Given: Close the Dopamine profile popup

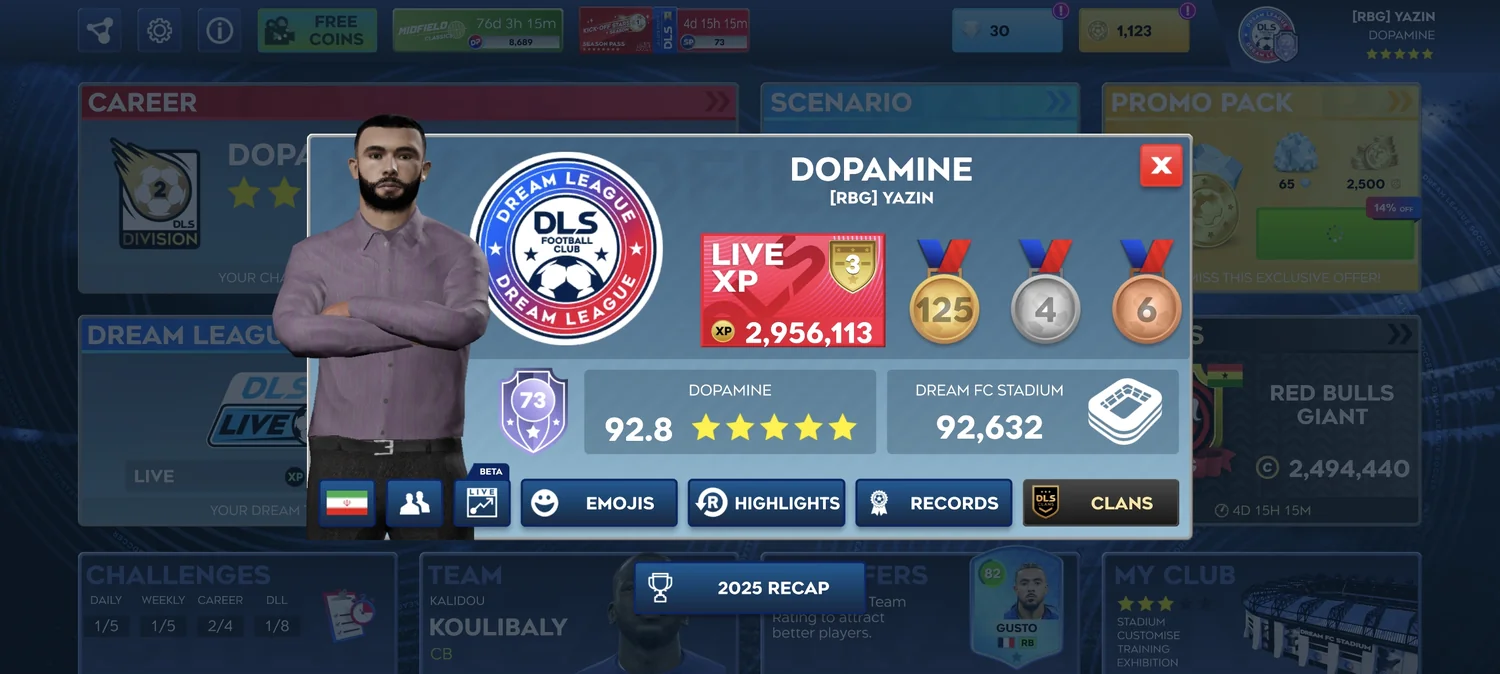Looking at the screenshot, I should [x=1161, y=166].
